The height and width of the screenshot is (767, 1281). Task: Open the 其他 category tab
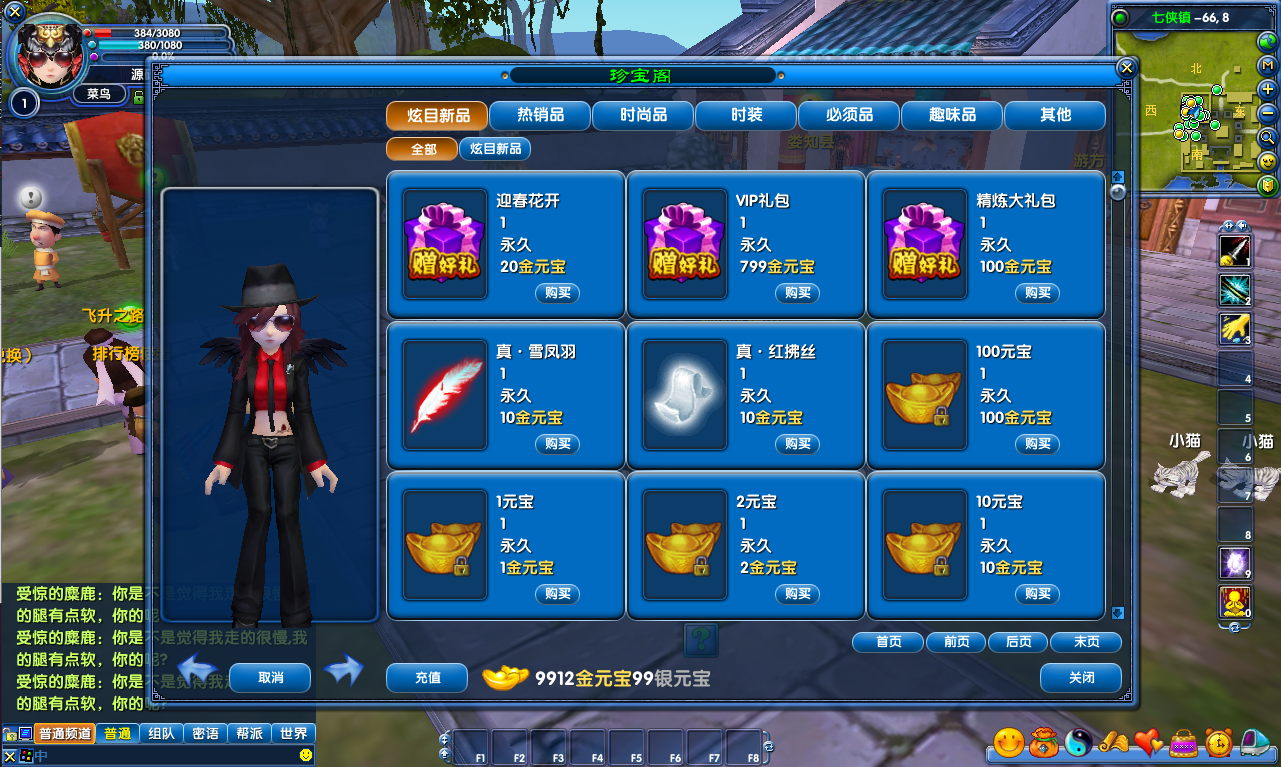1055,115
